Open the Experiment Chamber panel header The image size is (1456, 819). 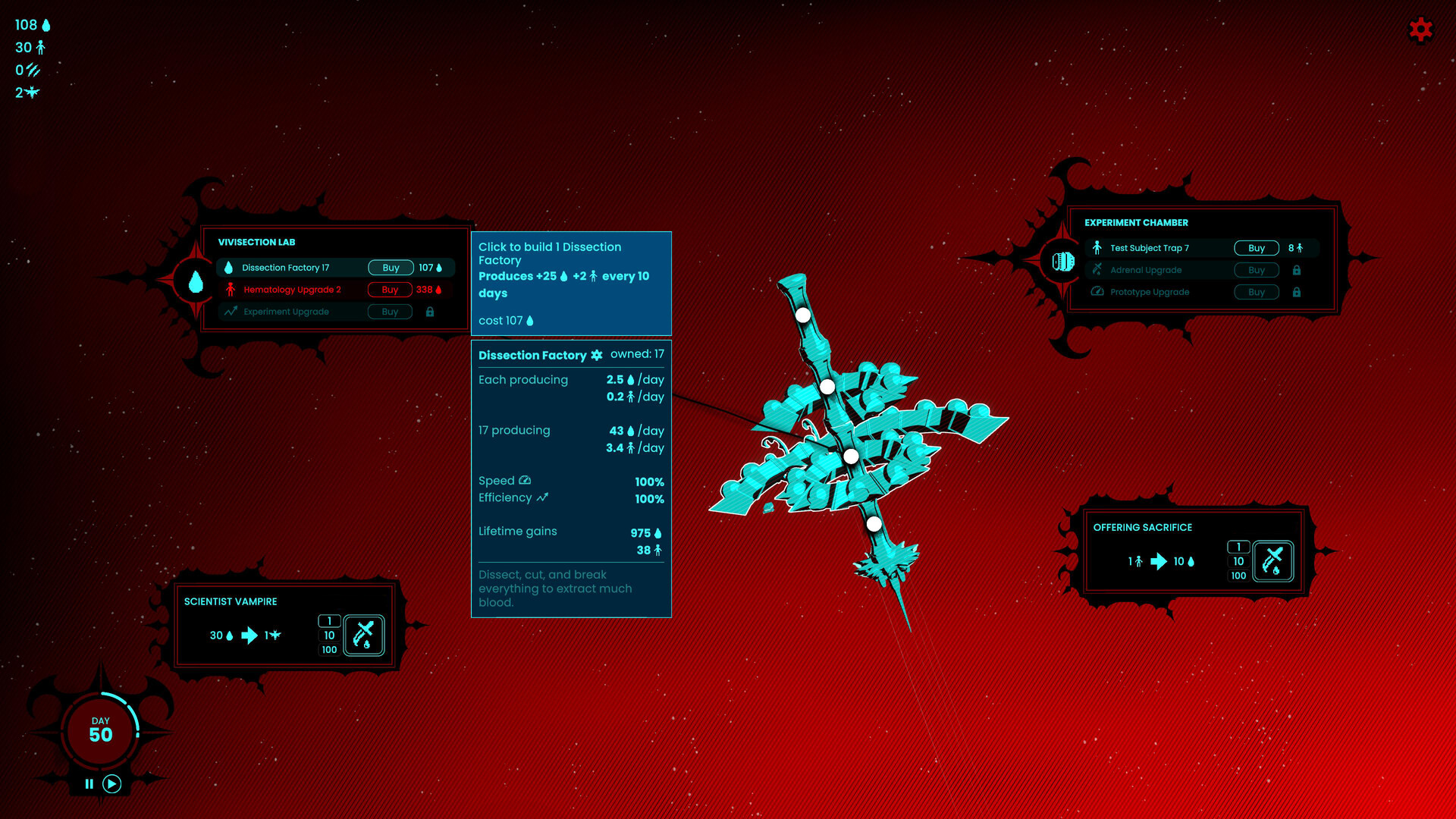[1137, 222]
